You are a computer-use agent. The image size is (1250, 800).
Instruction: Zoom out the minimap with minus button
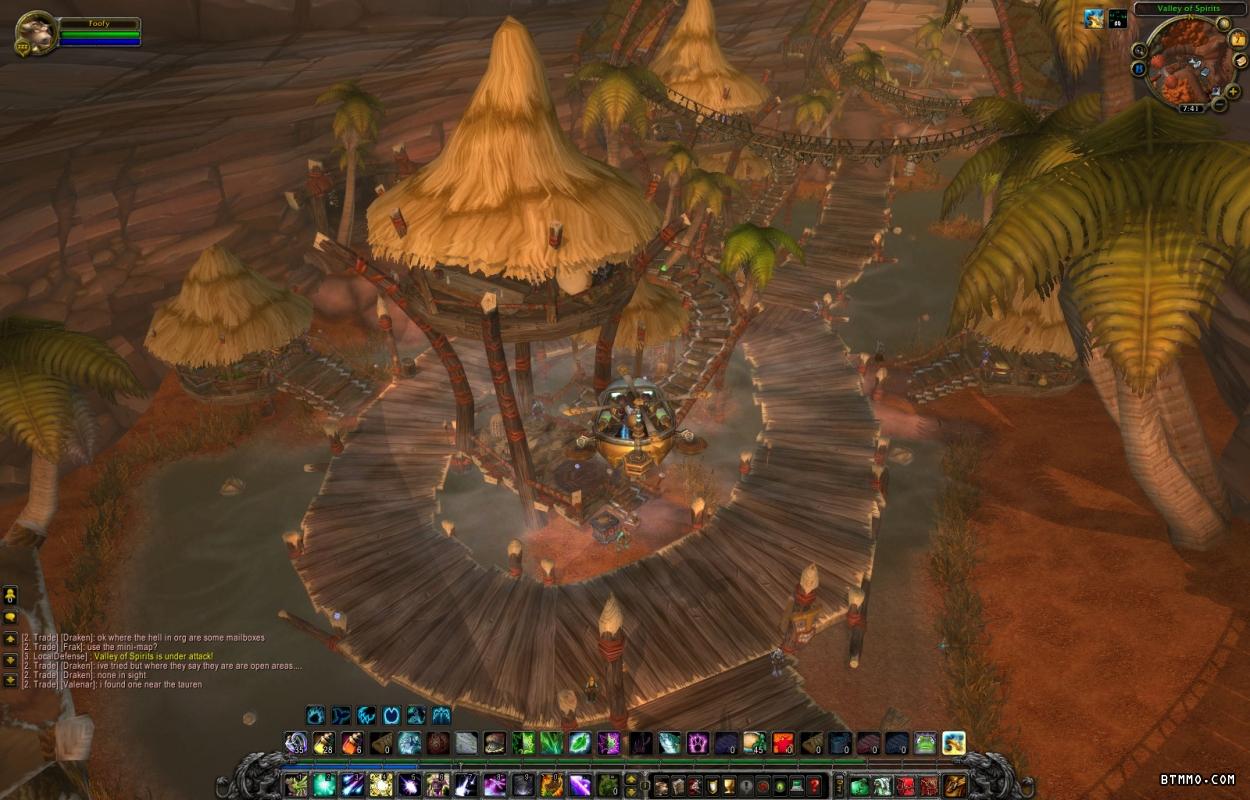pyautogui.click(x=1219, y=104)
